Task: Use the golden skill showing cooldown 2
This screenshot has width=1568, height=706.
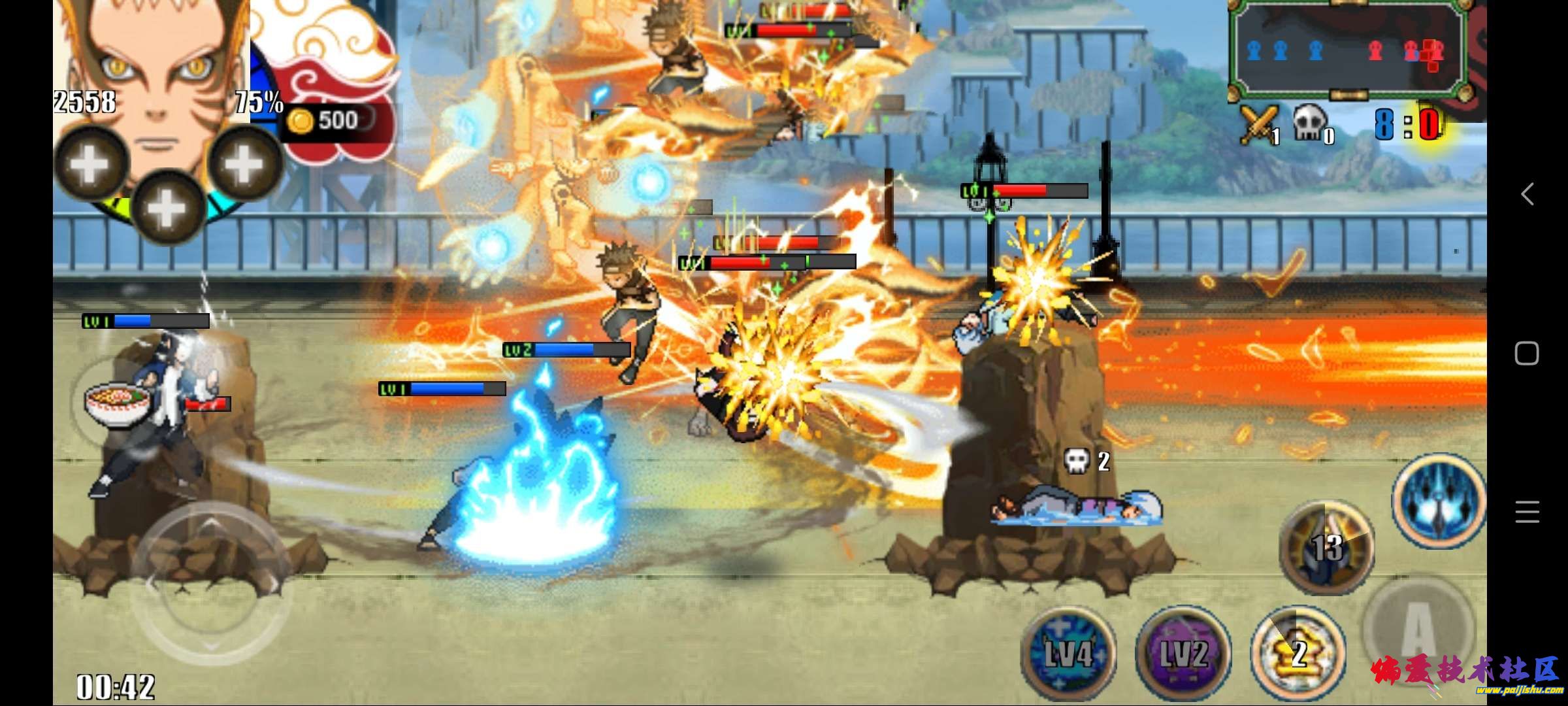Action: (x=1298, y=652)
